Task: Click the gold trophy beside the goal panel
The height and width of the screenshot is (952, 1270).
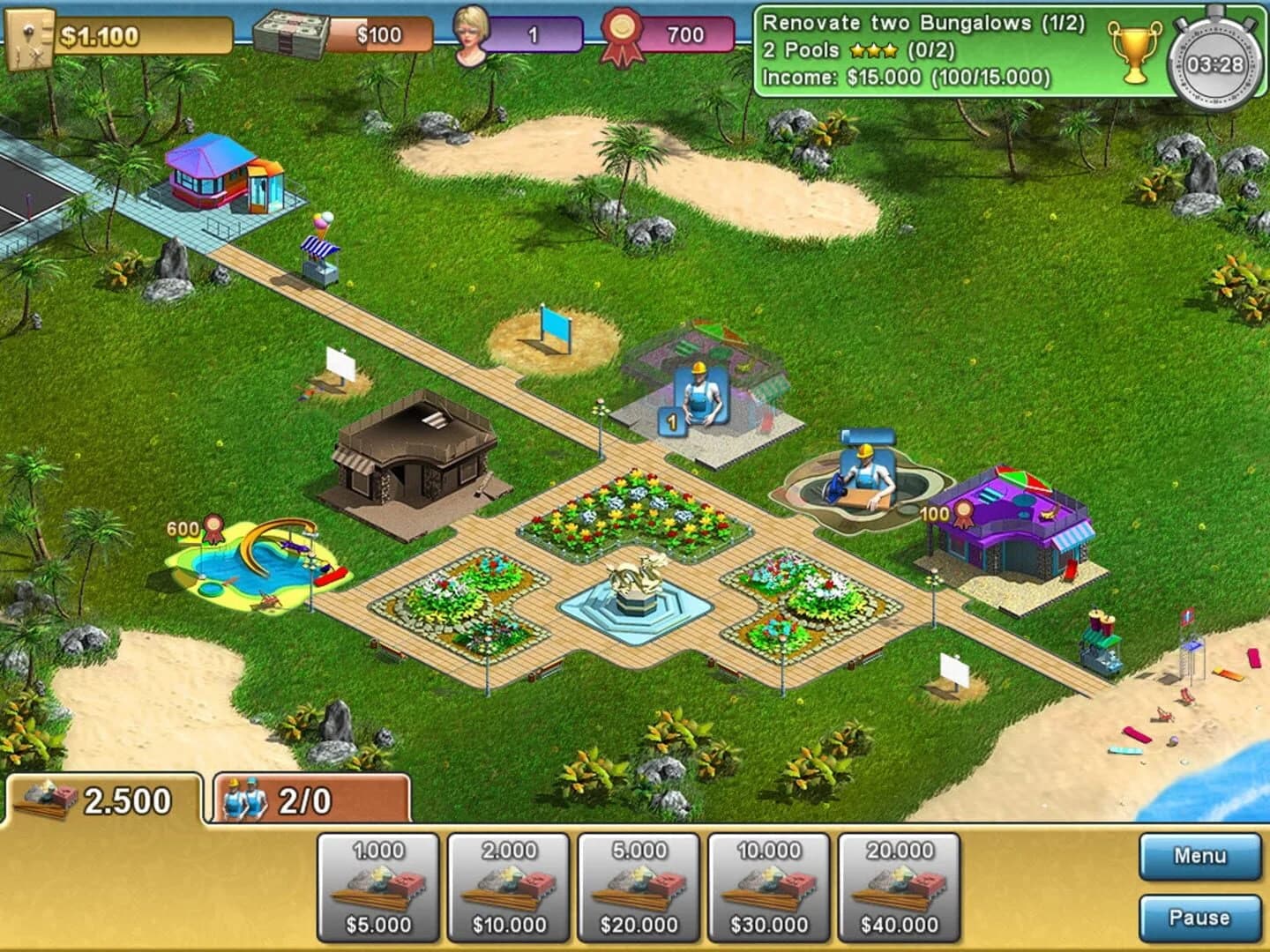Action: (x=1138, y=53)
